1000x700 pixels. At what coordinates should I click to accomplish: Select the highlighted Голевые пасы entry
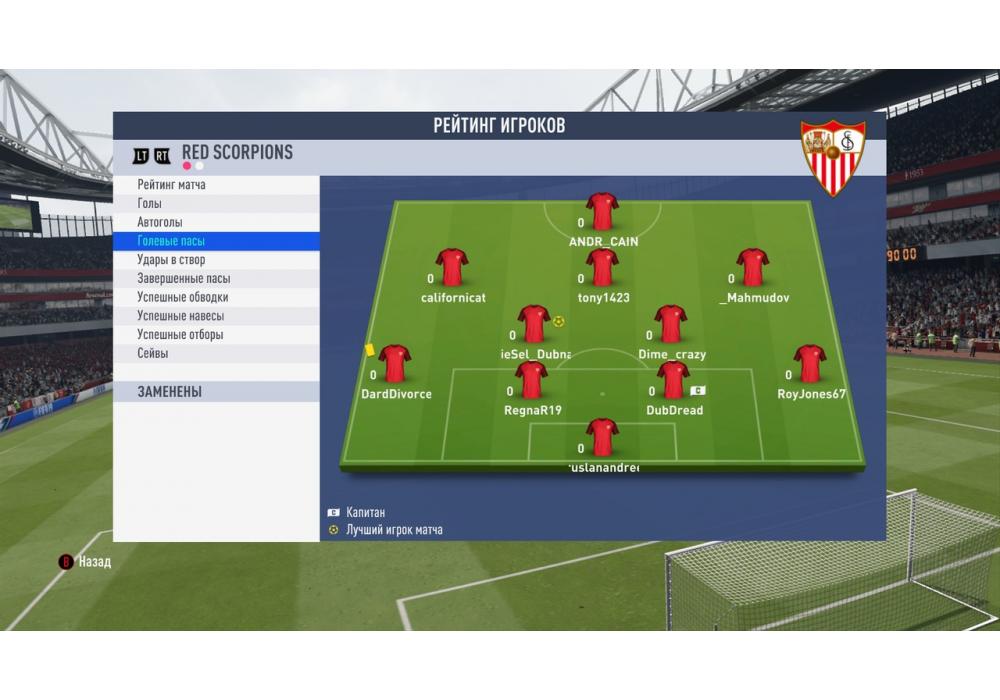point(172,241)
